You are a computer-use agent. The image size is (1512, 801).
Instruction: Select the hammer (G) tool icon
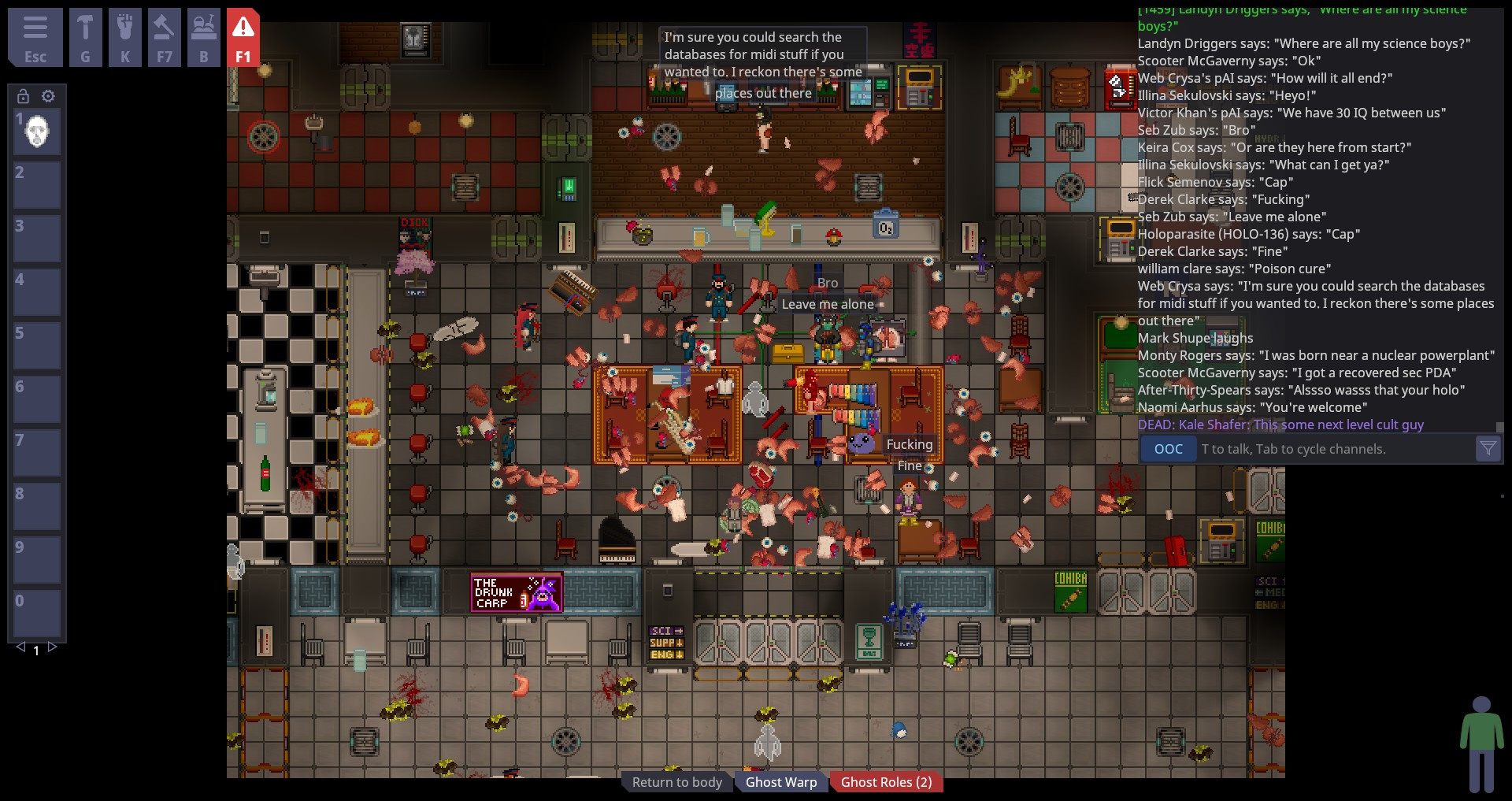(x=86, y=36)
